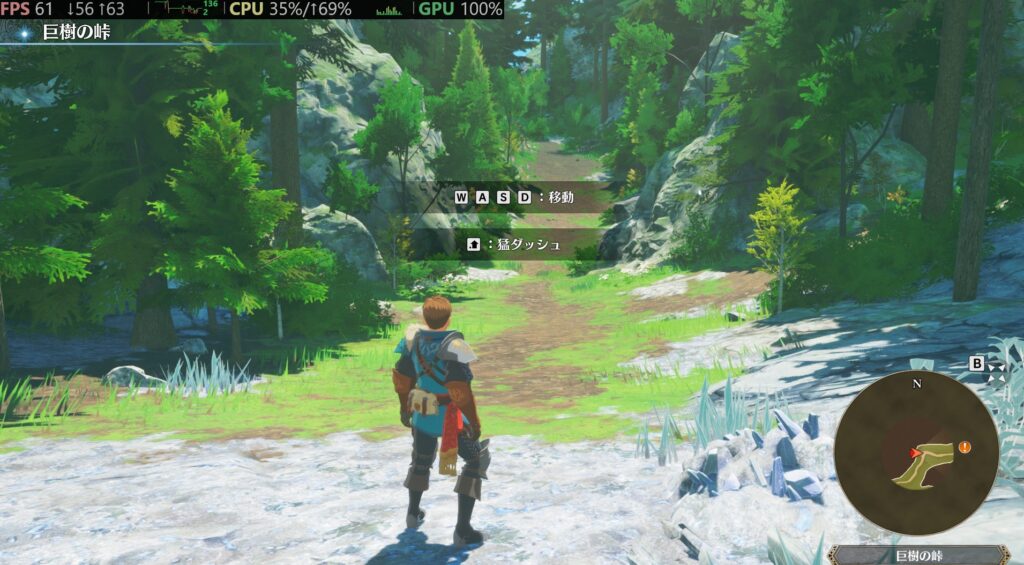Click the minimap expand arrows icon
1024x565 pixels.
pos(997,372)
